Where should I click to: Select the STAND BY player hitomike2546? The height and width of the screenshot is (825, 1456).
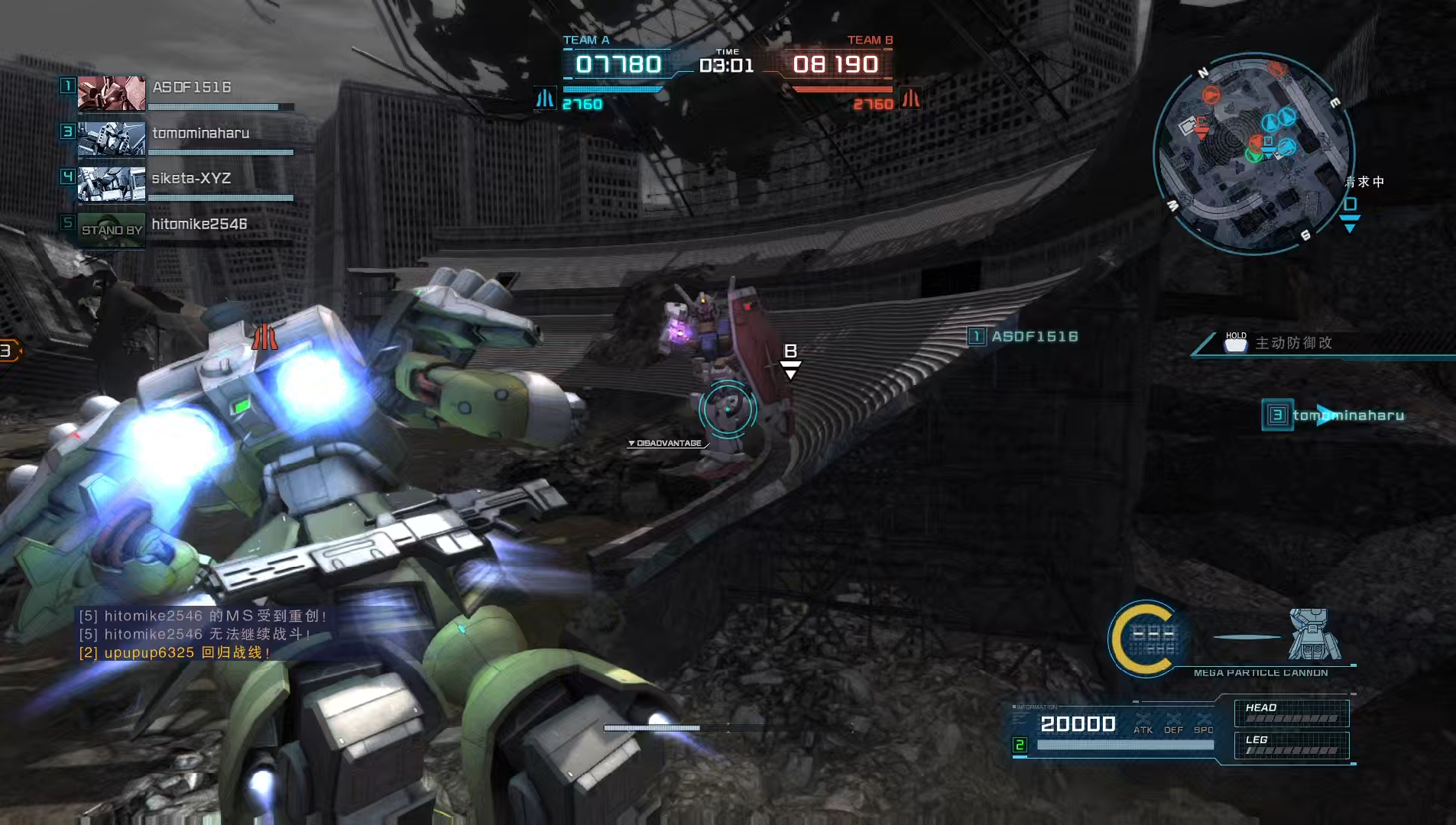[199, 225]
